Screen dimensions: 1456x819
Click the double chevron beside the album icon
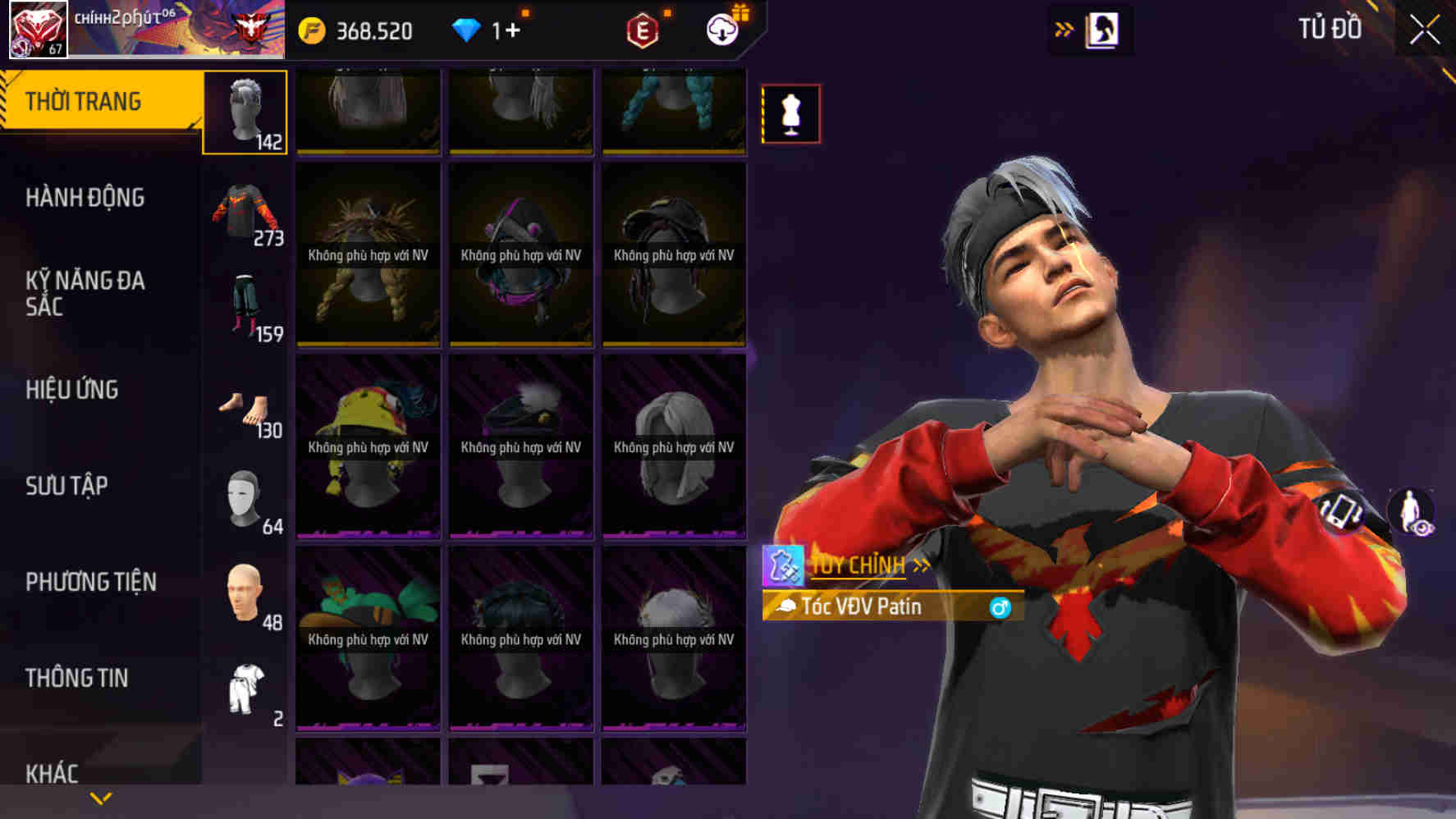click(1062, 27)
